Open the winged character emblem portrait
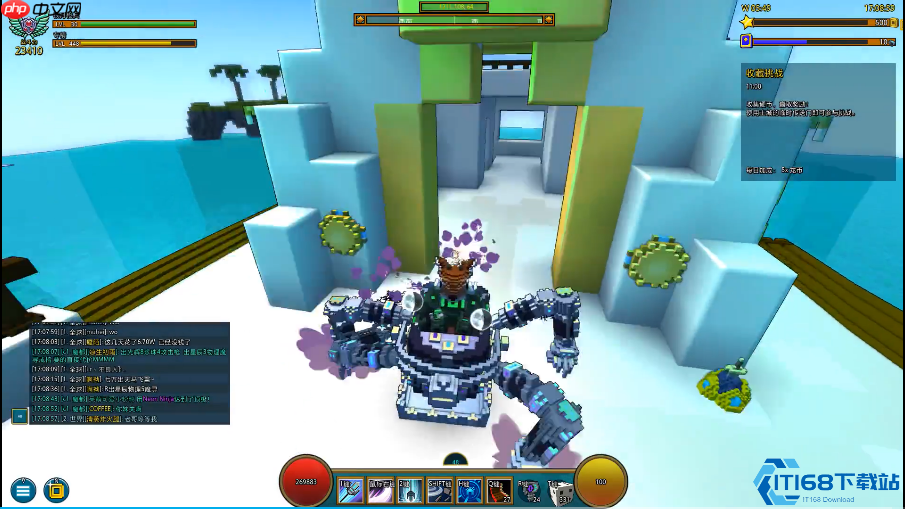This screenshot has height=509, width=905. (27, 29)
